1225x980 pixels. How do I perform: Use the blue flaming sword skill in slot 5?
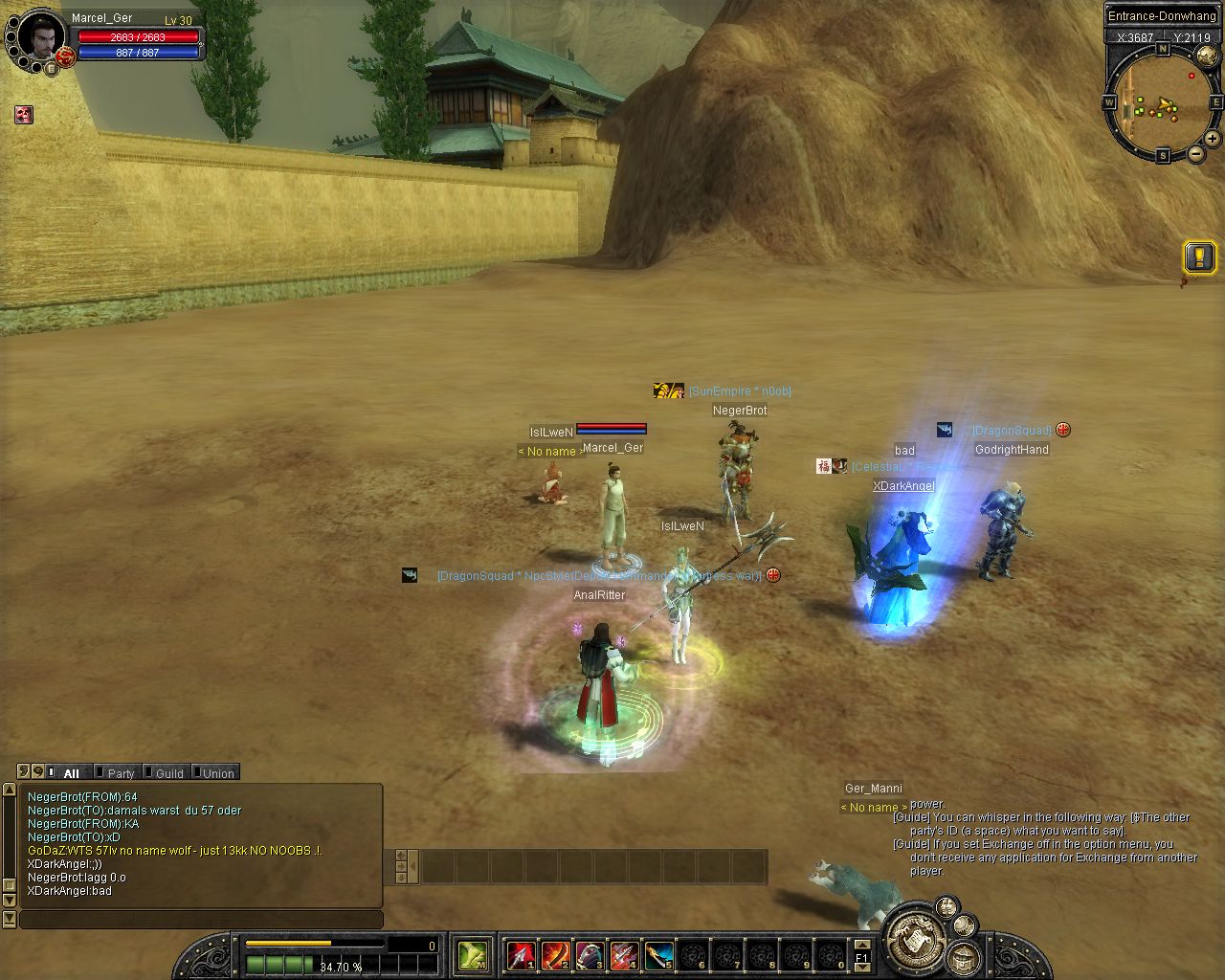pos(658,954)
